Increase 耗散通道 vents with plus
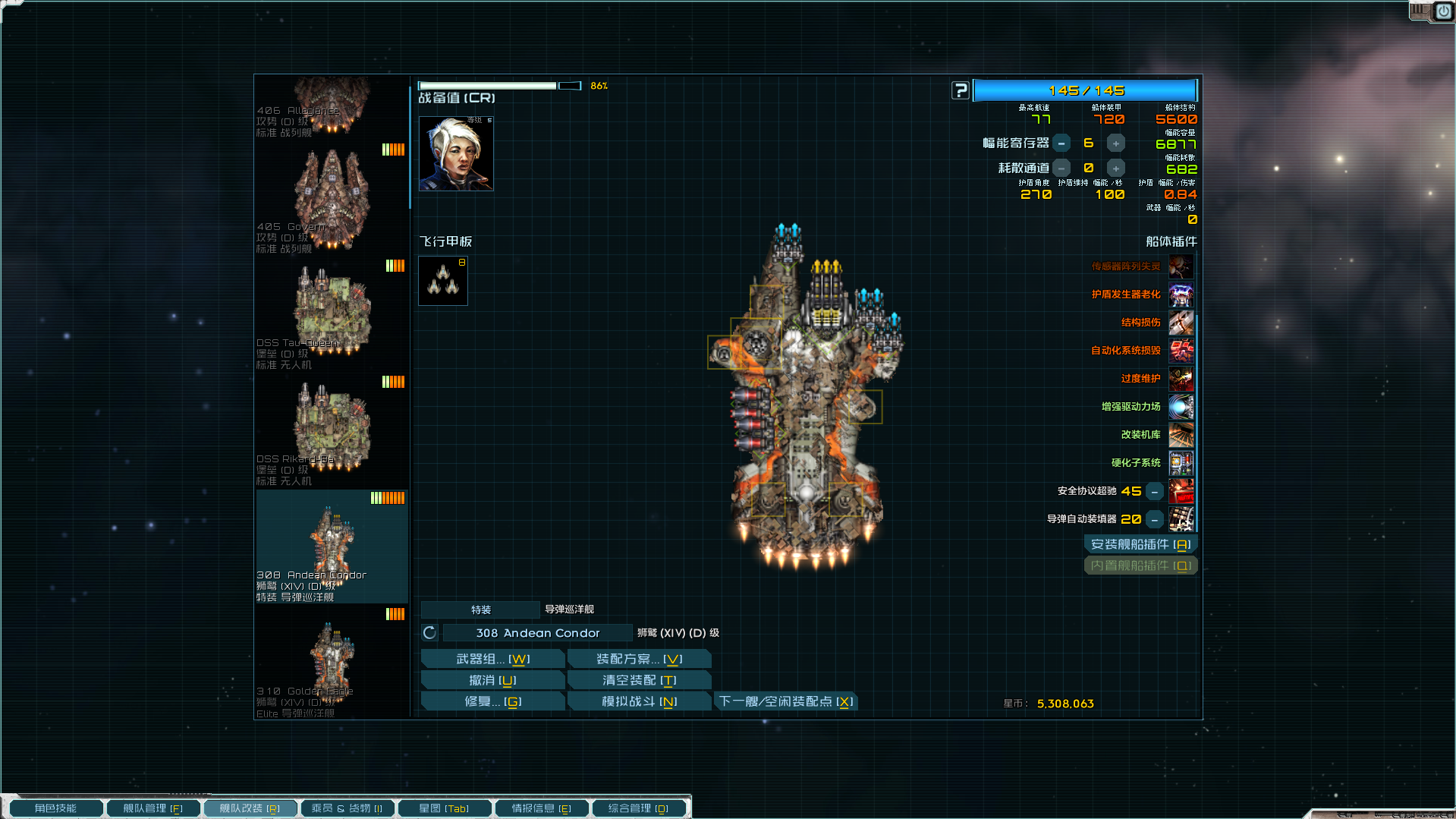This screenshot has width=1456, height=819. pos(1115,169)
